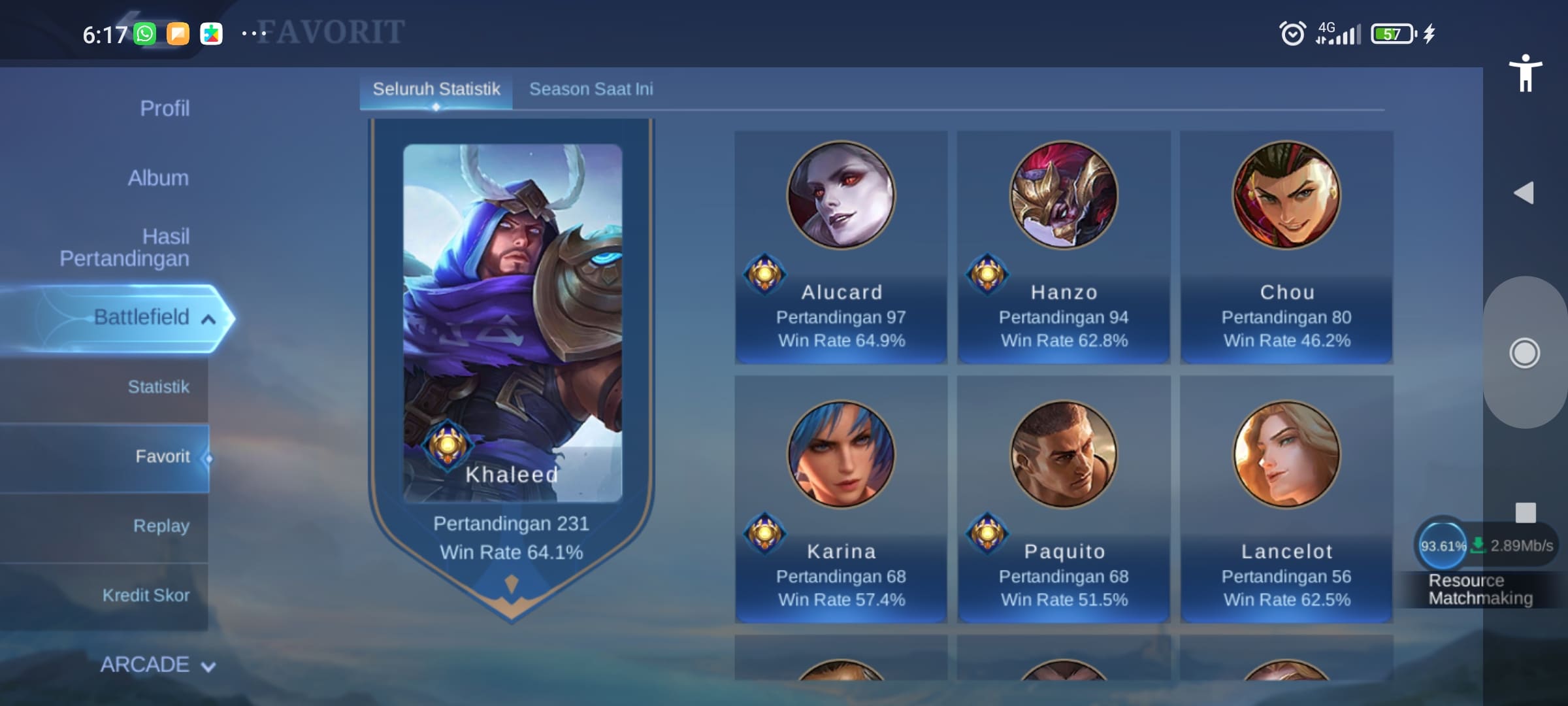Tap the Android back triangle button
This screenshot has width=1568, height=706.
click(1524, 193)
